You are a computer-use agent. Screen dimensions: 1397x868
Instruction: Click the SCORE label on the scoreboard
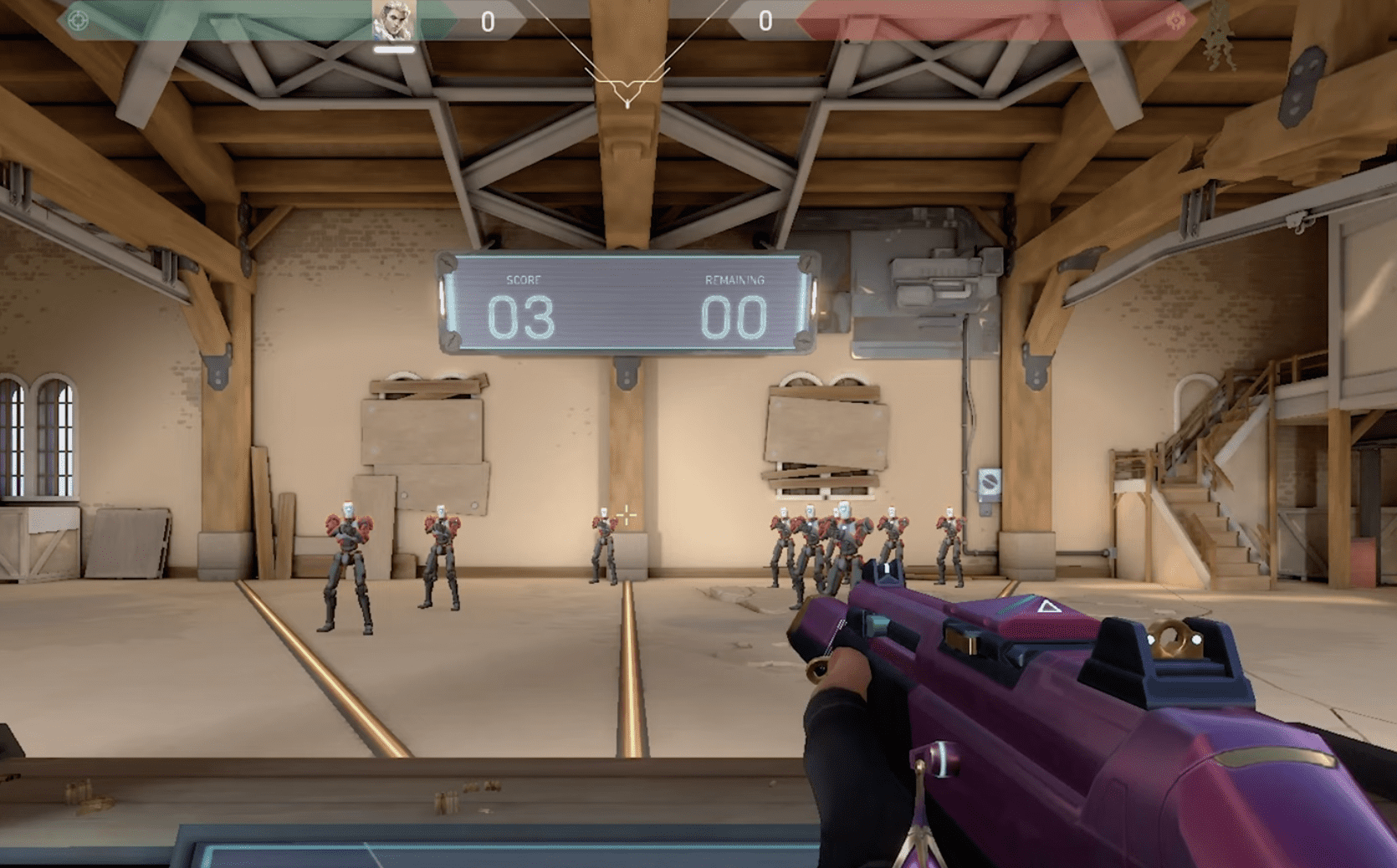(x=525, y=281)
